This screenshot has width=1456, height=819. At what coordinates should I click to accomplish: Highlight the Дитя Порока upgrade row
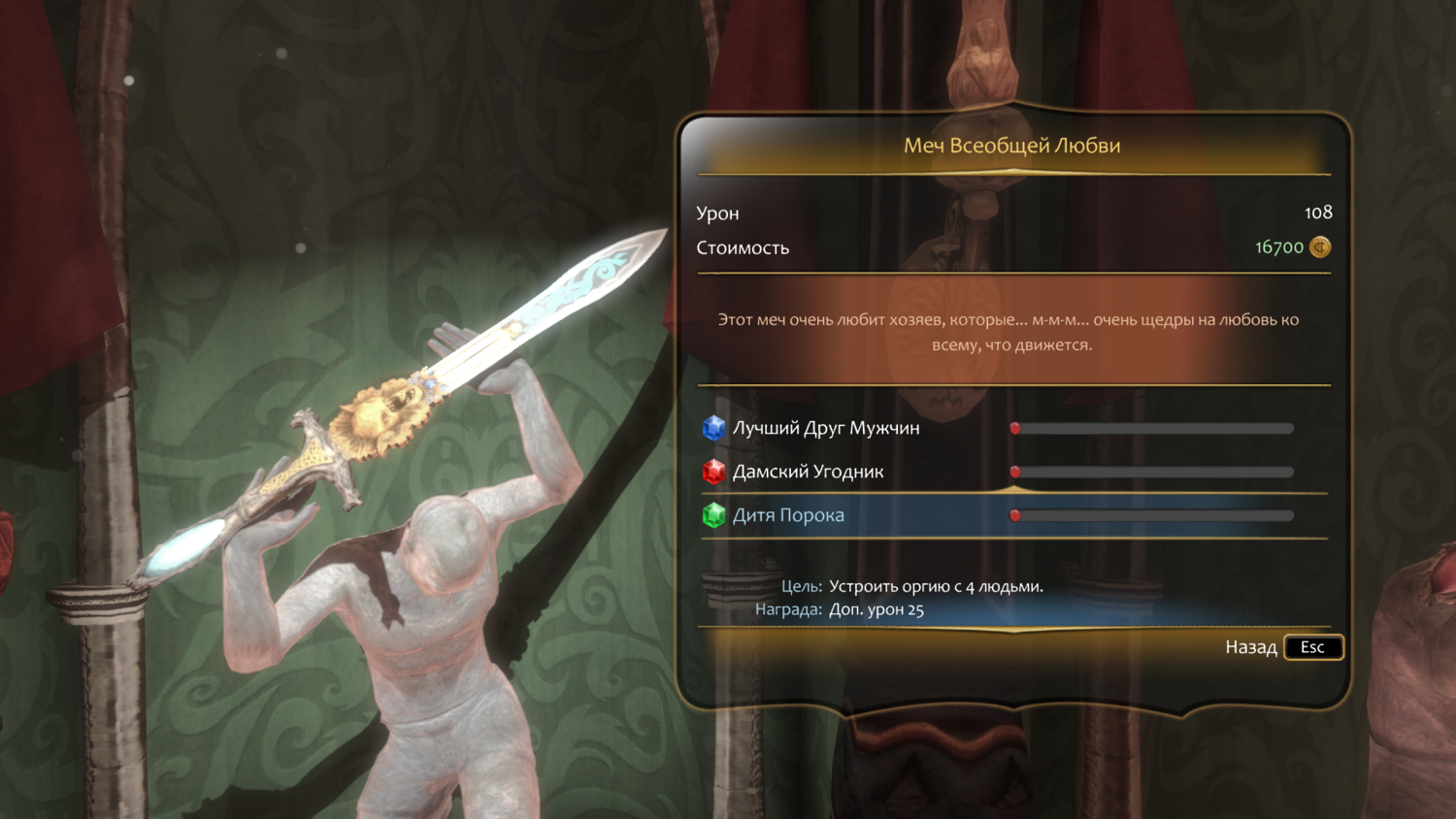[788, 515]
